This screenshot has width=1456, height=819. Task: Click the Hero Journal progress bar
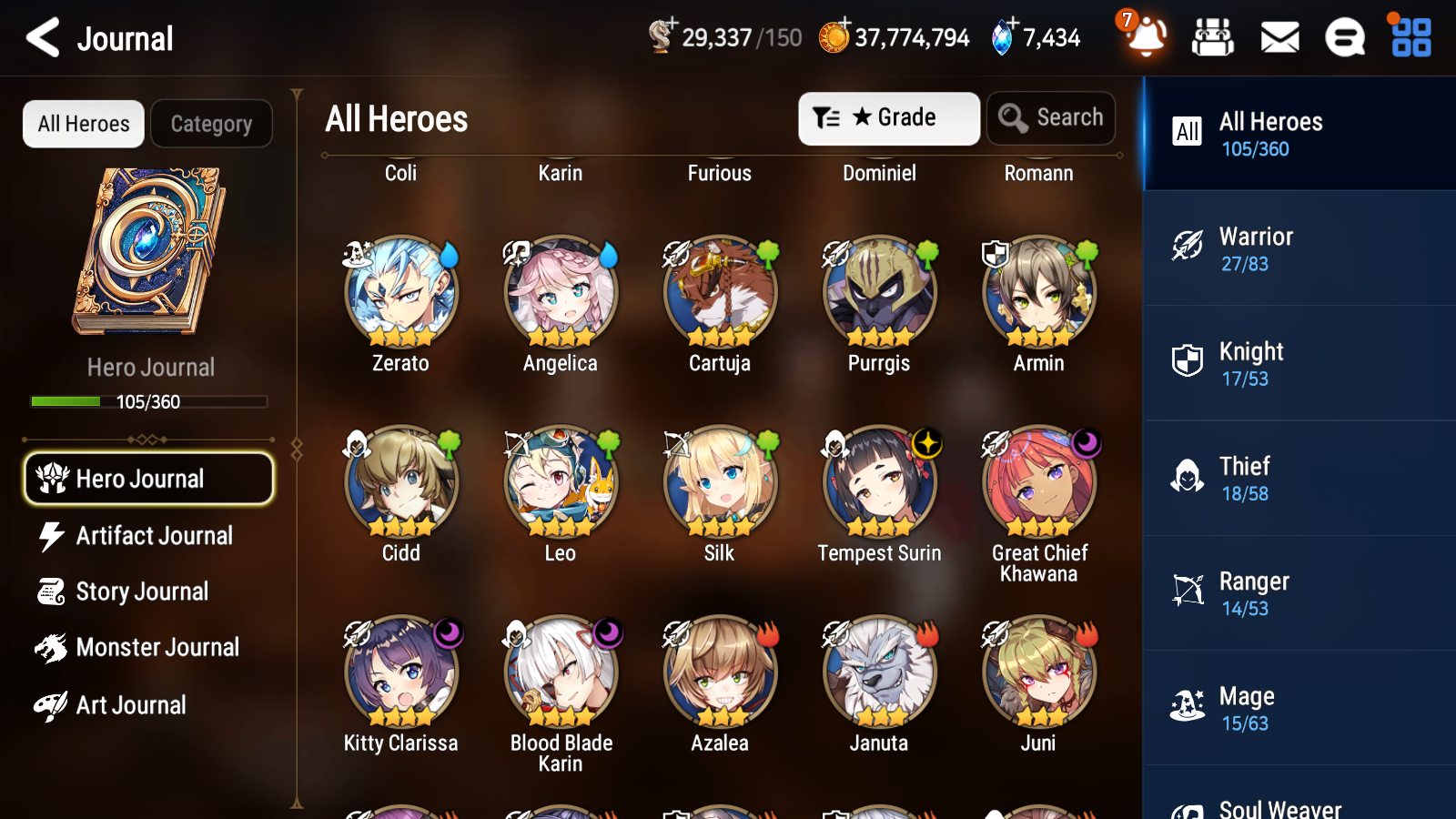tap(148, 401)
